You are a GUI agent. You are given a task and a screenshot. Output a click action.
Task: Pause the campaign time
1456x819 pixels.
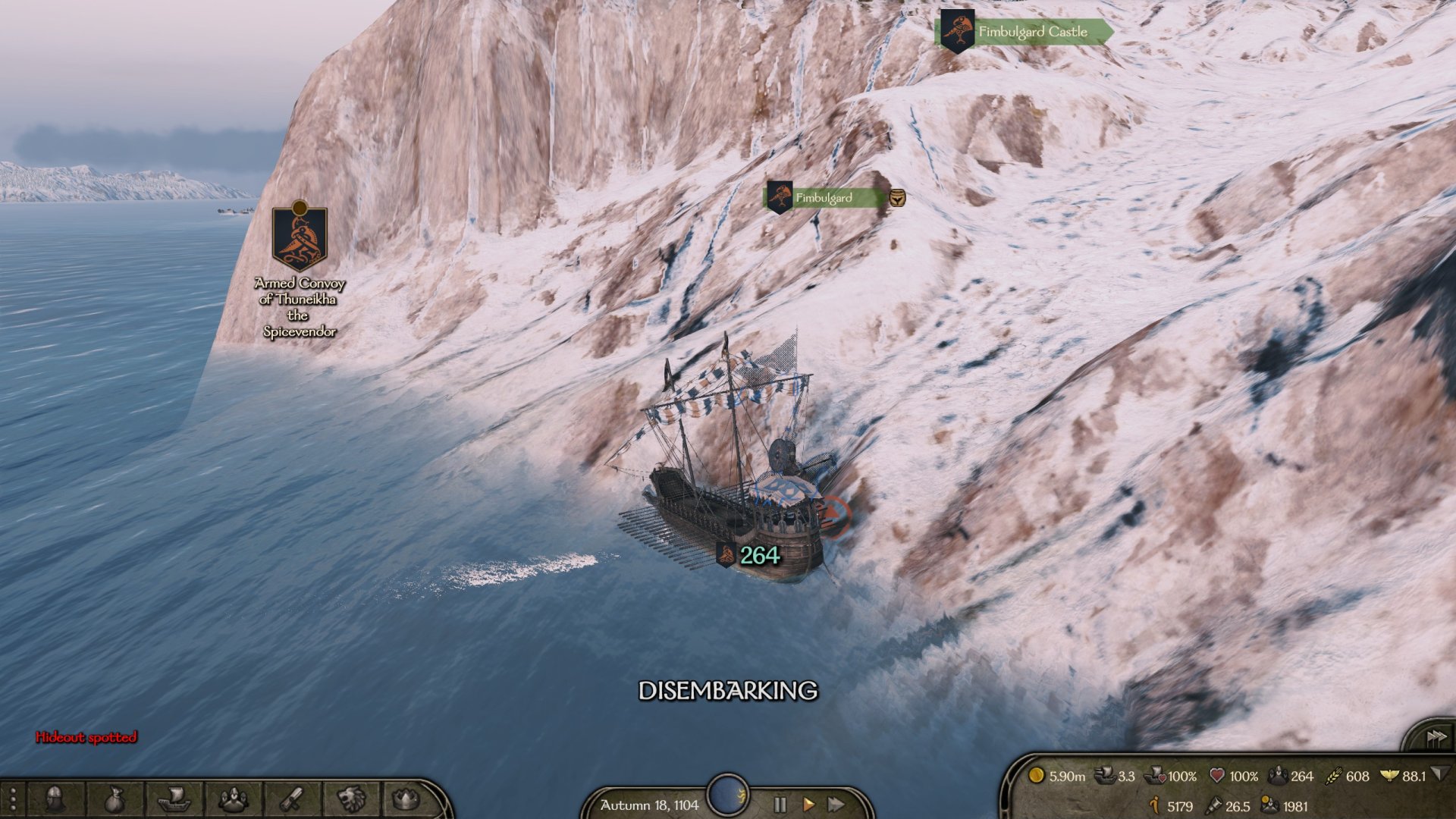click(780, 805)
